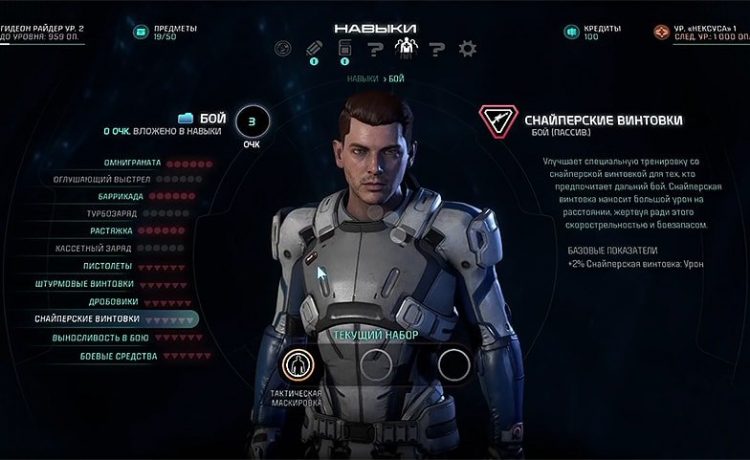The height and width of the screenshot is (460, 750).
Task: Select the Кассетный заряд skill
Action: coord(107,249)
